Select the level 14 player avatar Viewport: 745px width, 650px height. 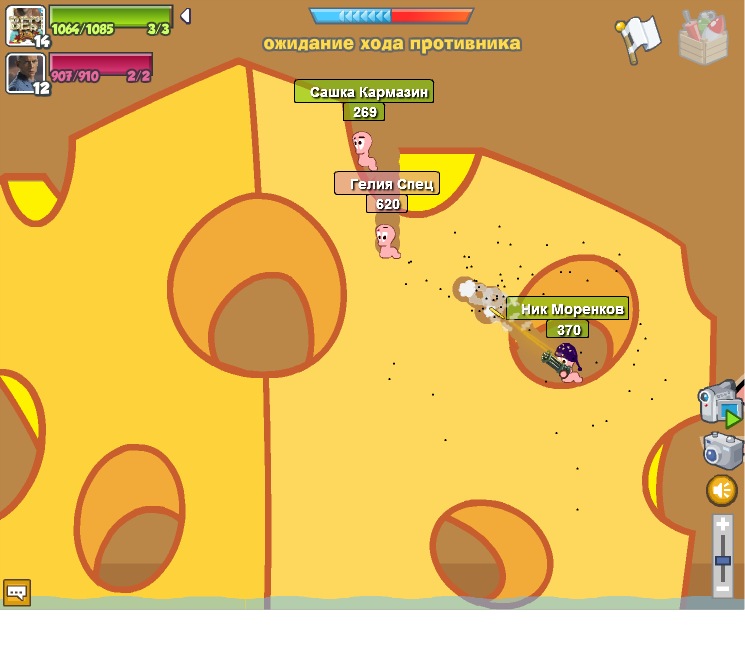coord(24,24)
